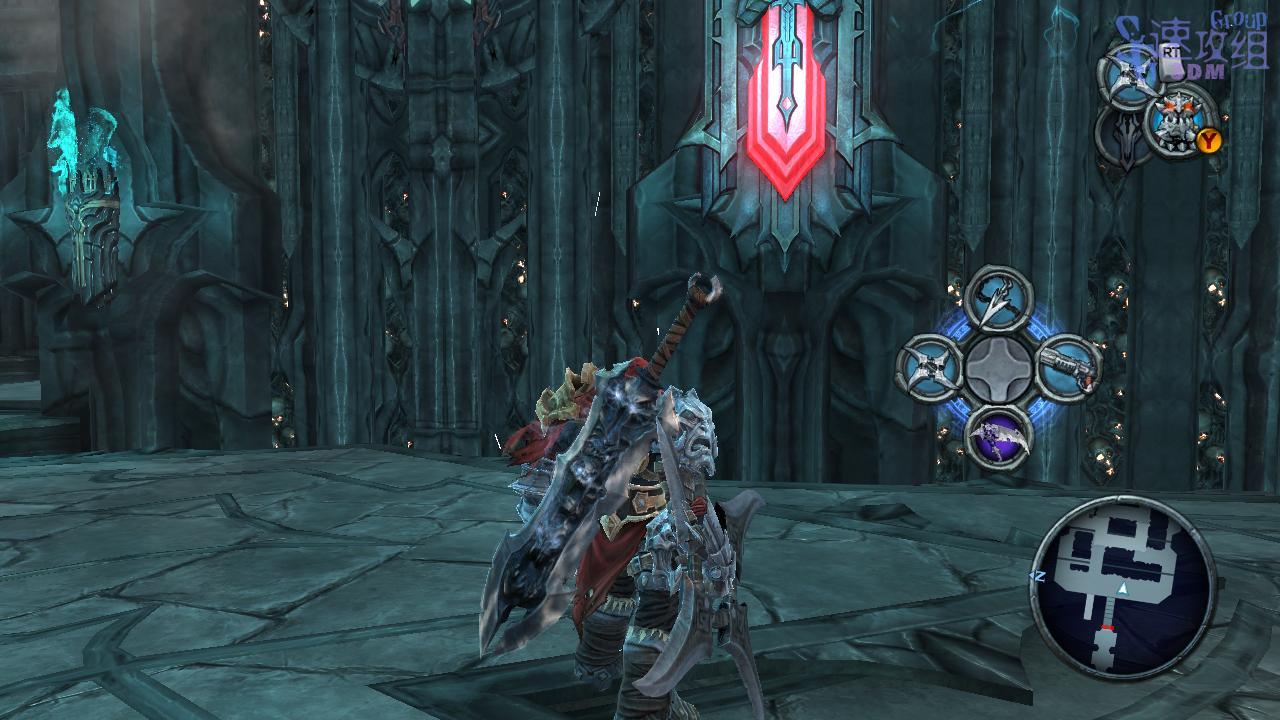1280x720 pixels.
Task: Equip the Mercy pistol from the gear wheel
Action: (x=1067, y=368)
